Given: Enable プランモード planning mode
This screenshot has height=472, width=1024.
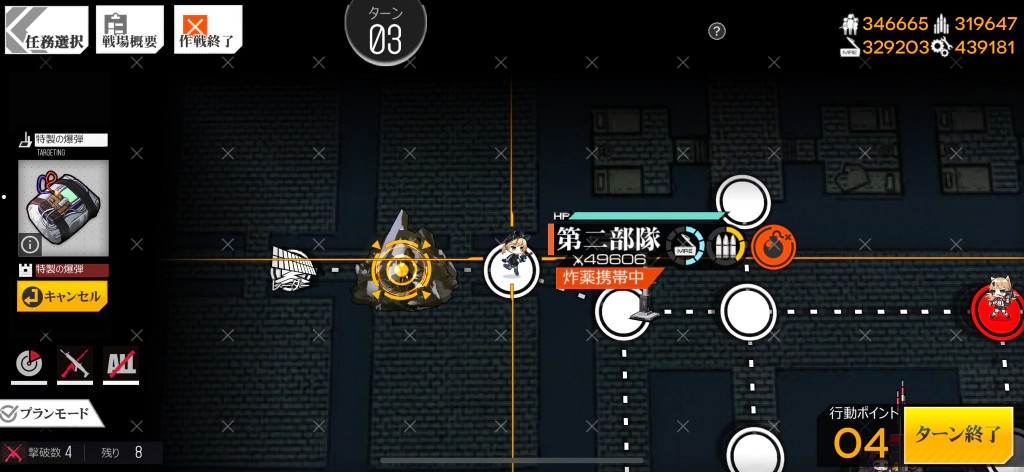Looking at the screenshot, I should click(x=48, y=413).
